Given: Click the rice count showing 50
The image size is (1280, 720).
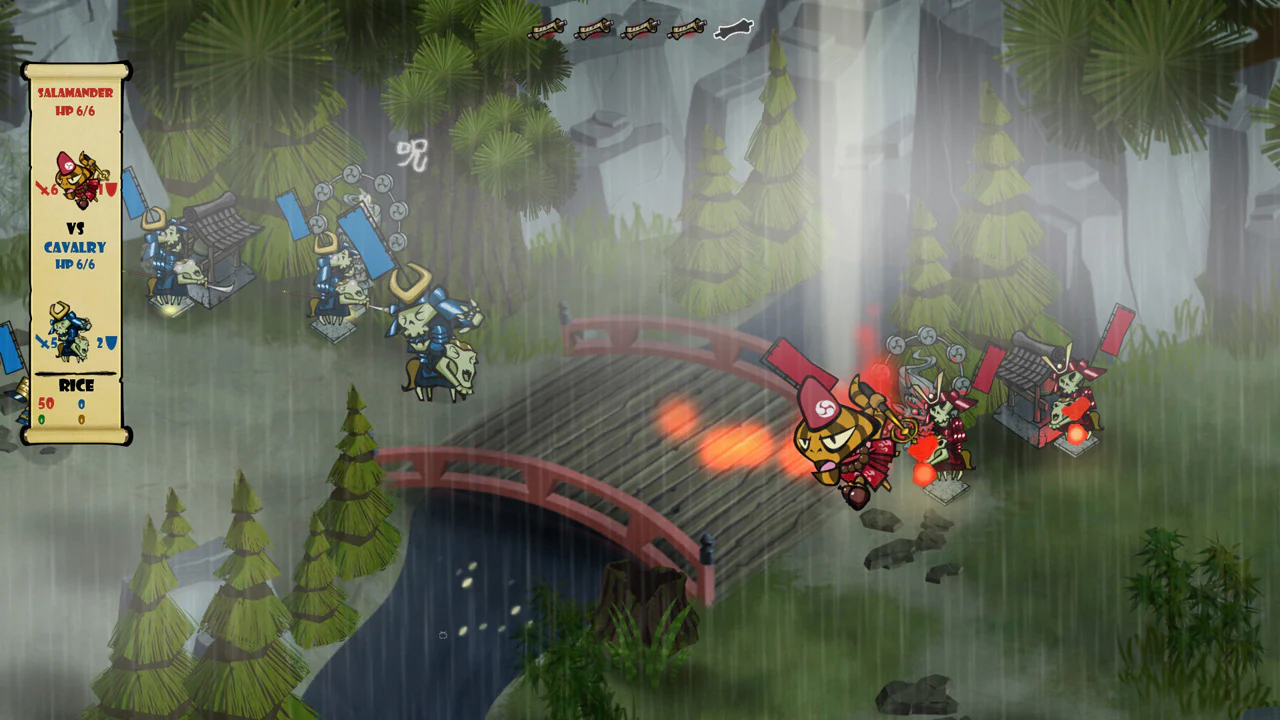Looking at the screenshot, I should tap(46, 403).
